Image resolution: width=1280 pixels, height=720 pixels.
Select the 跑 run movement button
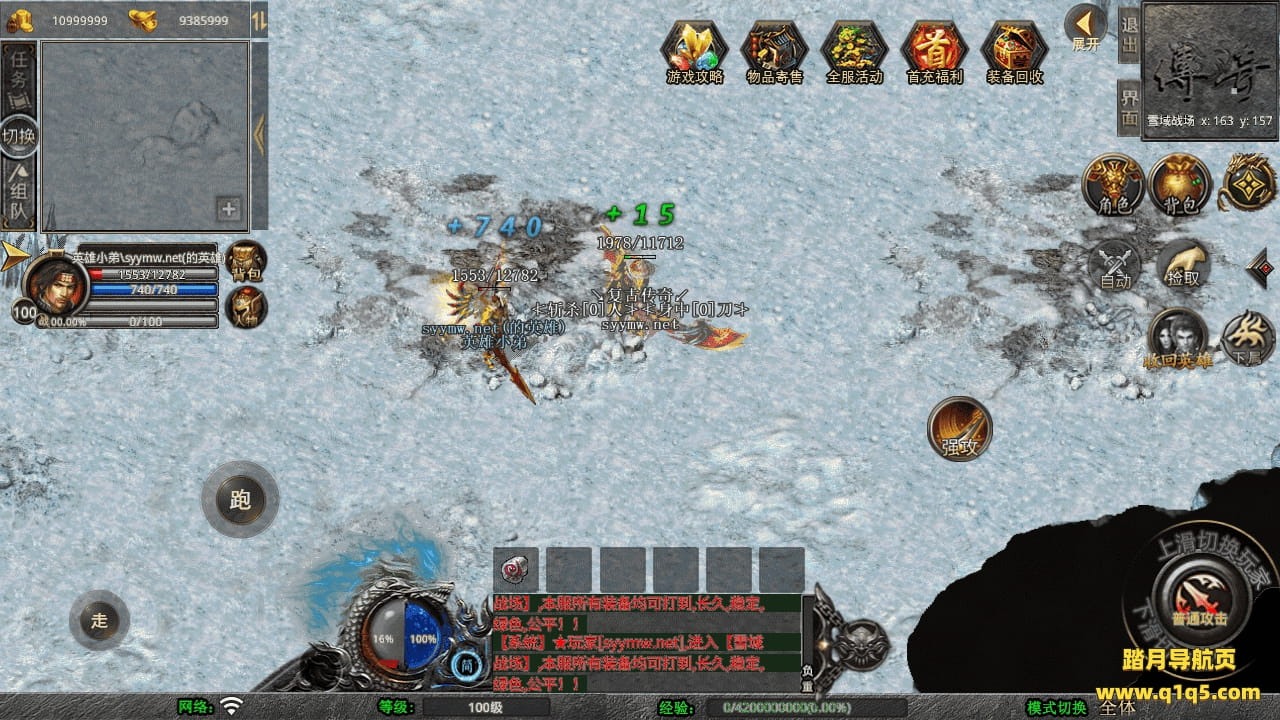click(x=240, y=498)
